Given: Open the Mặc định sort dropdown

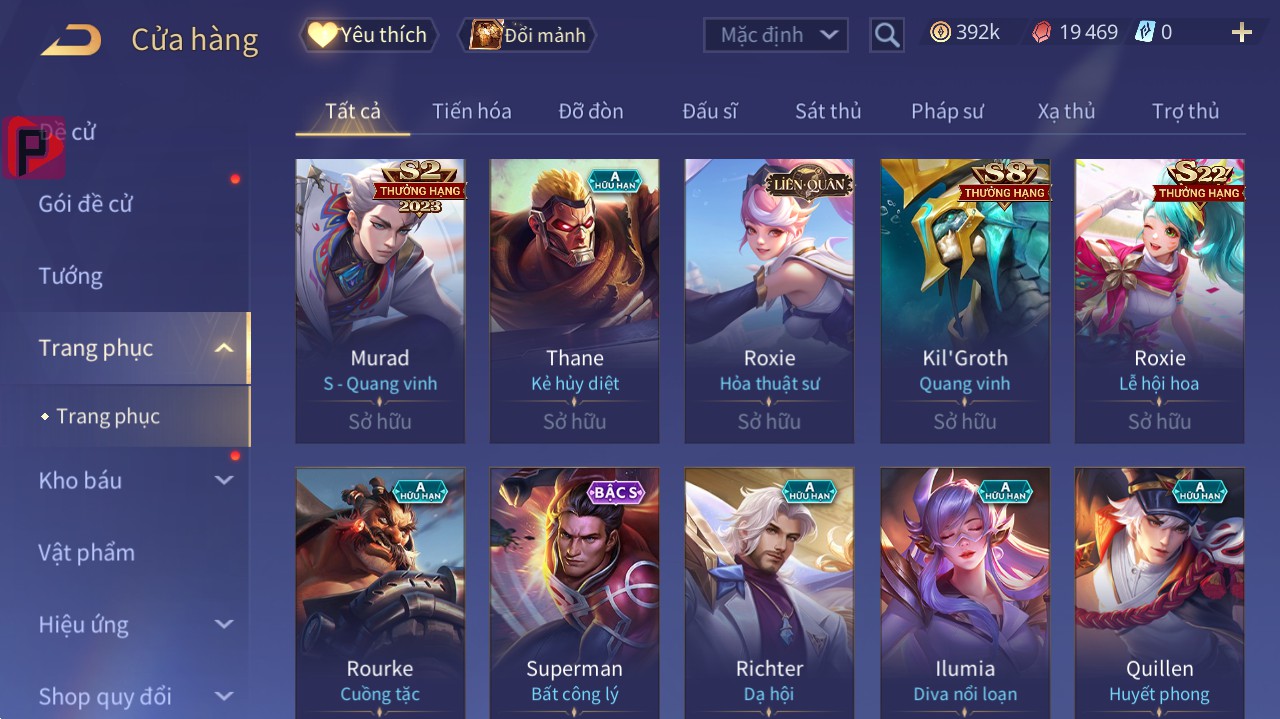Looking at the screenshot, I should (x=776, y=35).
